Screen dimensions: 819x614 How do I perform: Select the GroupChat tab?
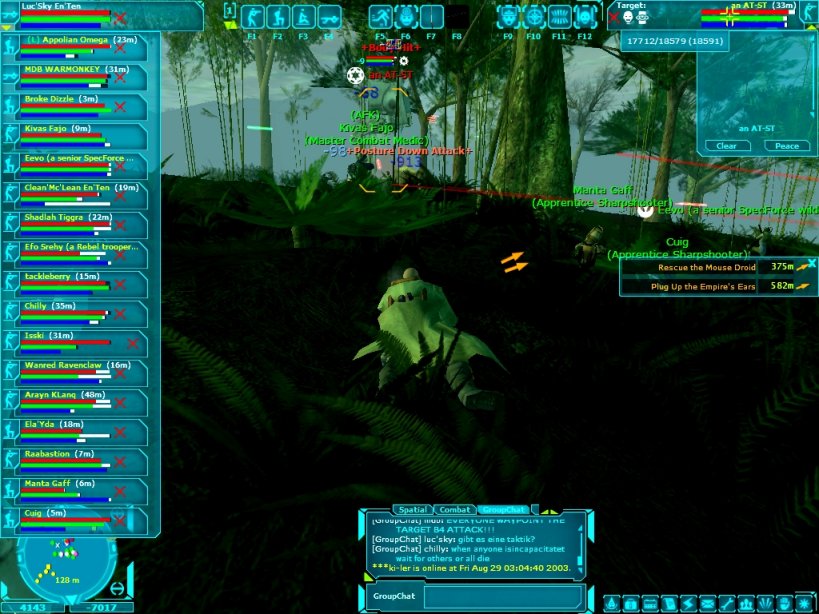point(503,510)
